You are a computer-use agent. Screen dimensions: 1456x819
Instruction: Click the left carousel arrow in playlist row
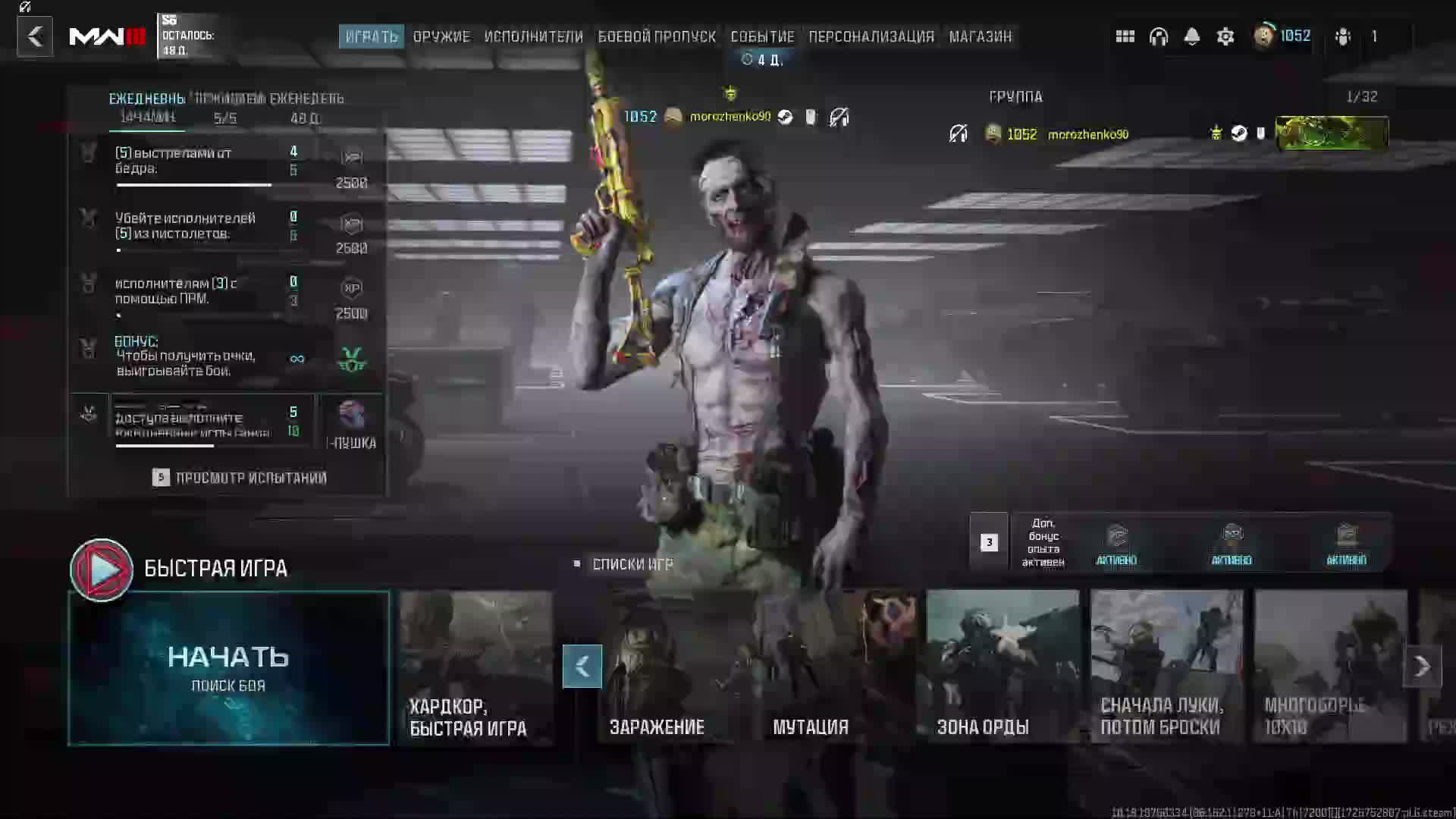click(x=582, y=667)
